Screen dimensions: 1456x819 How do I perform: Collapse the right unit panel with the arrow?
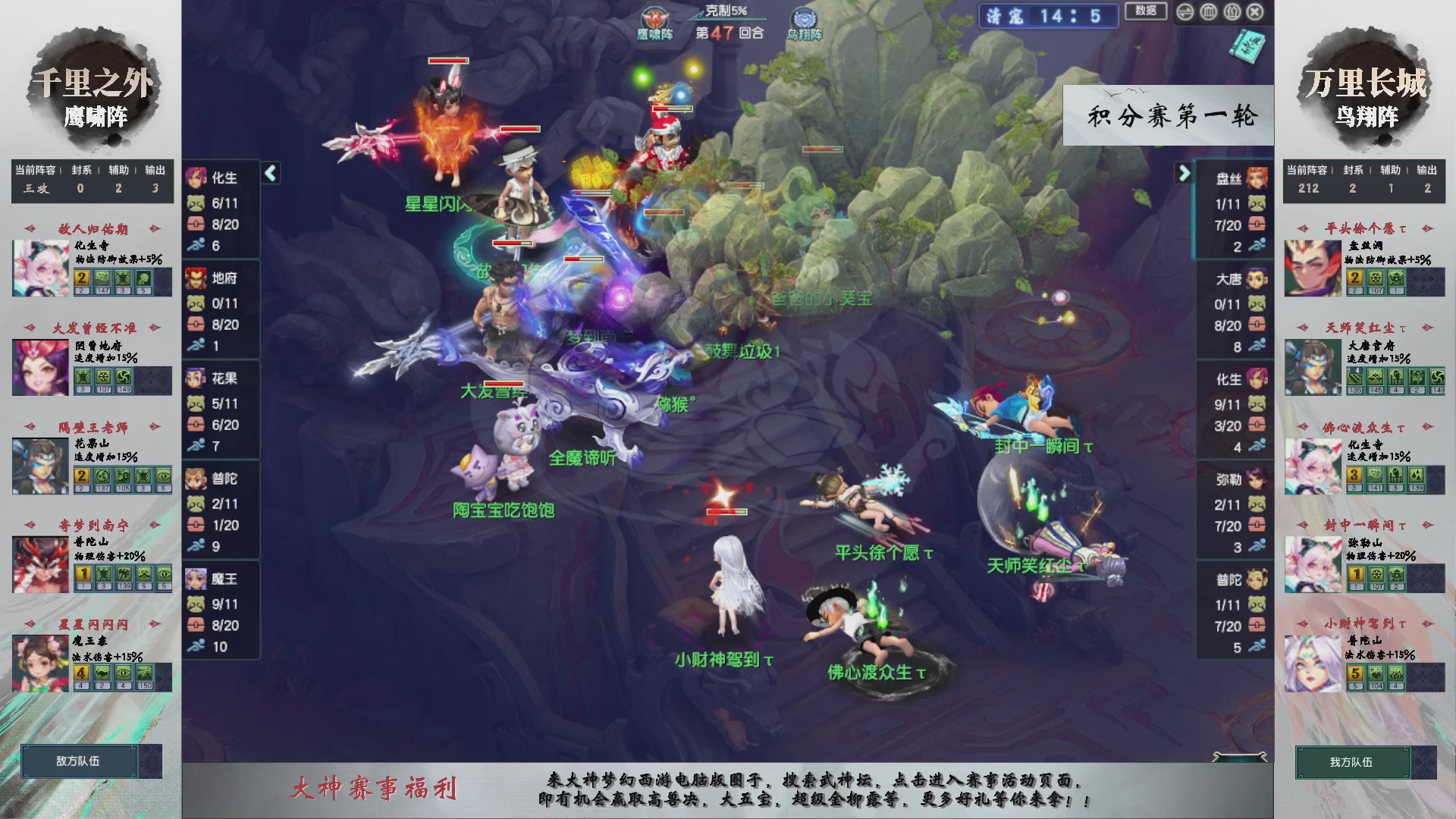[1185, 173]
